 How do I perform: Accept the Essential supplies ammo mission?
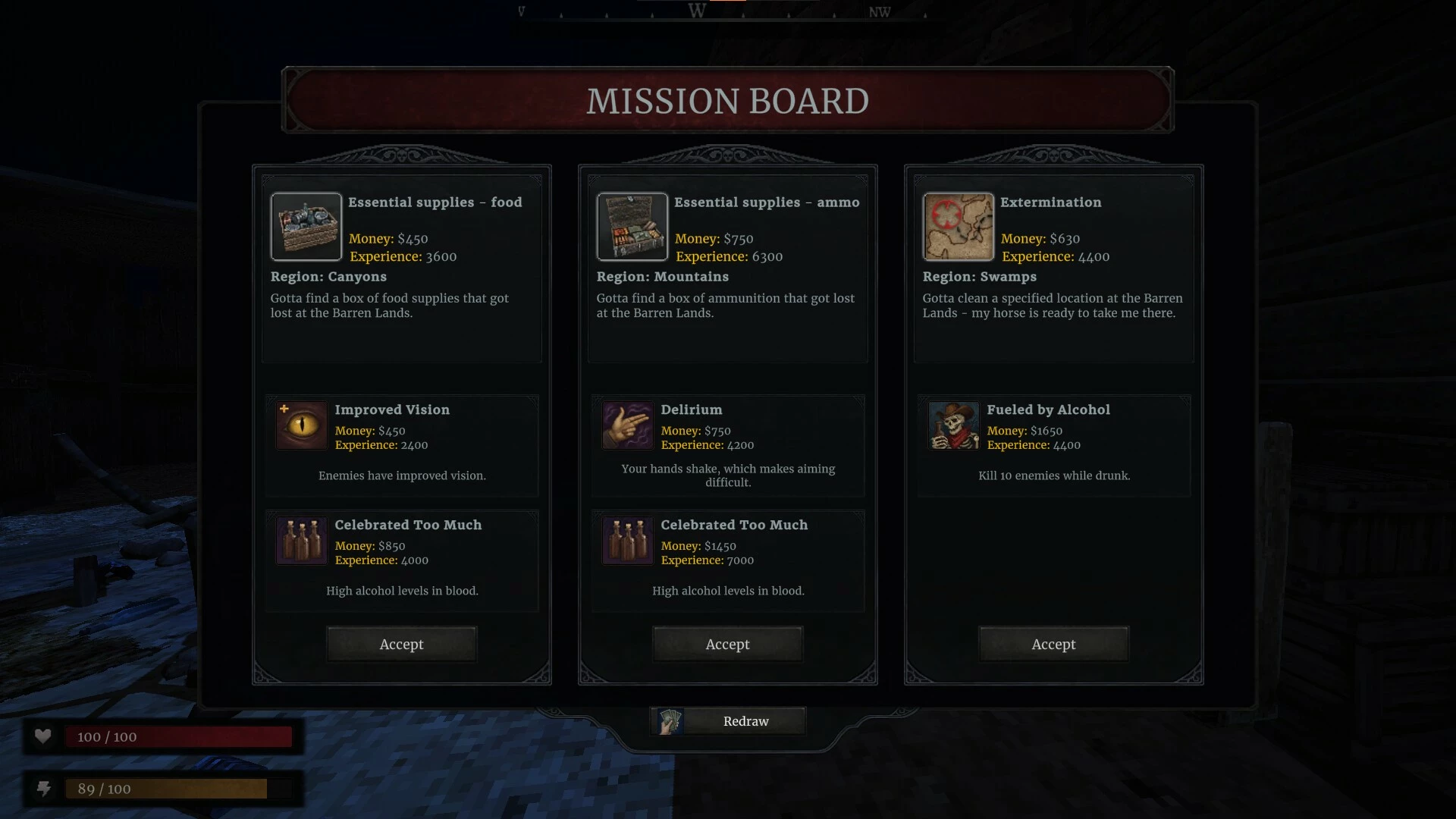[x=727, y=644]
